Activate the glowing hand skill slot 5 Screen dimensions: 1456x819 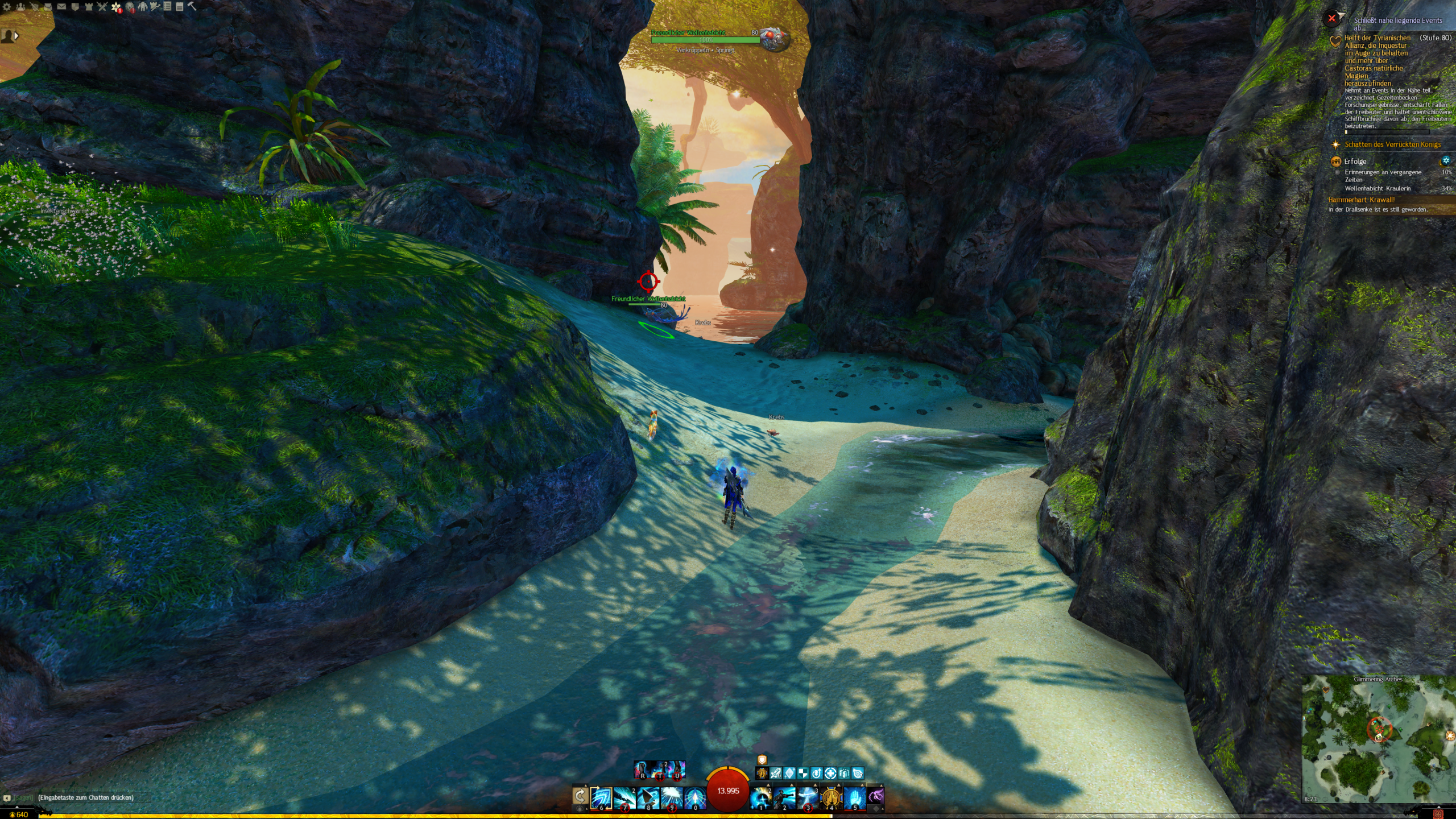854,797
